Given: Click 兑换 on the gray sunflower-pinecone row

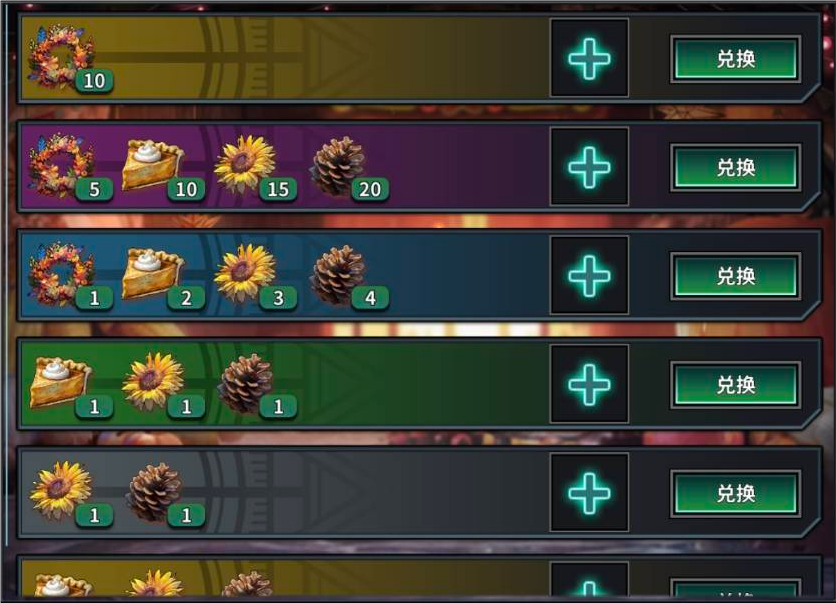Looking at the screenshot, I should 735,494.
